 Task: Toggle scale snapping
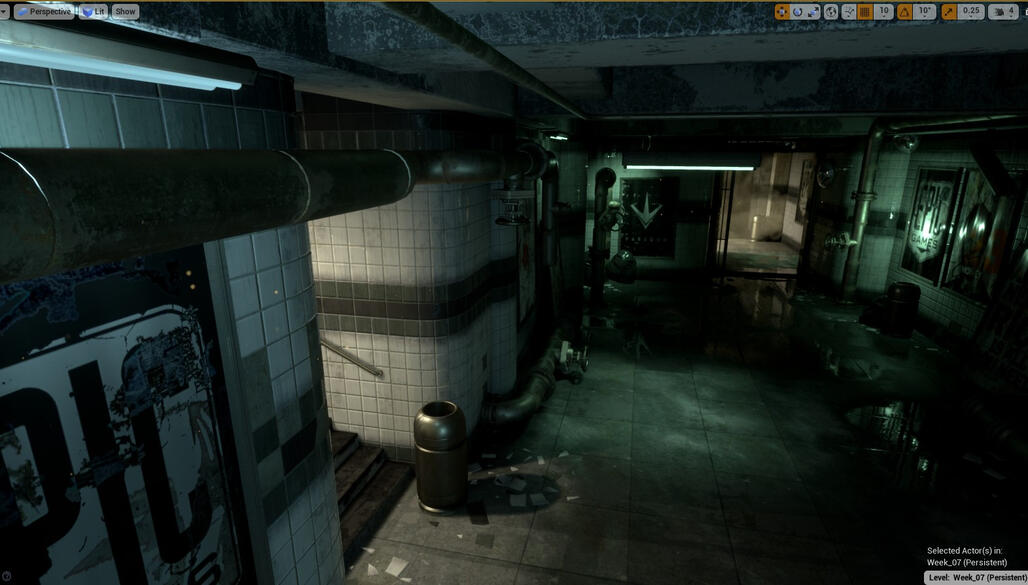tap(948, 12)
